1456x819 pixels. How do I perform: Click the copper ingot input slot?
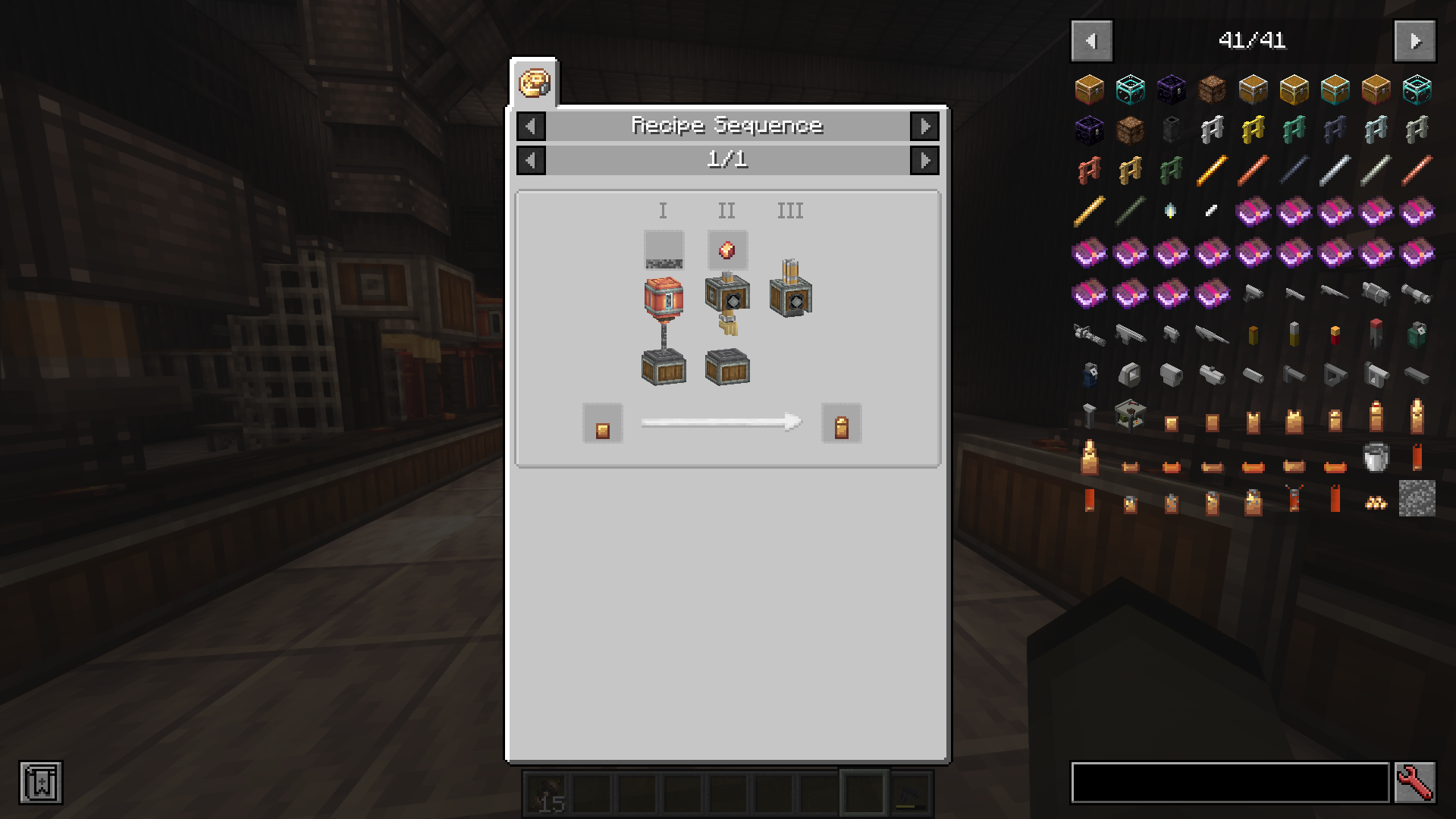602,423
